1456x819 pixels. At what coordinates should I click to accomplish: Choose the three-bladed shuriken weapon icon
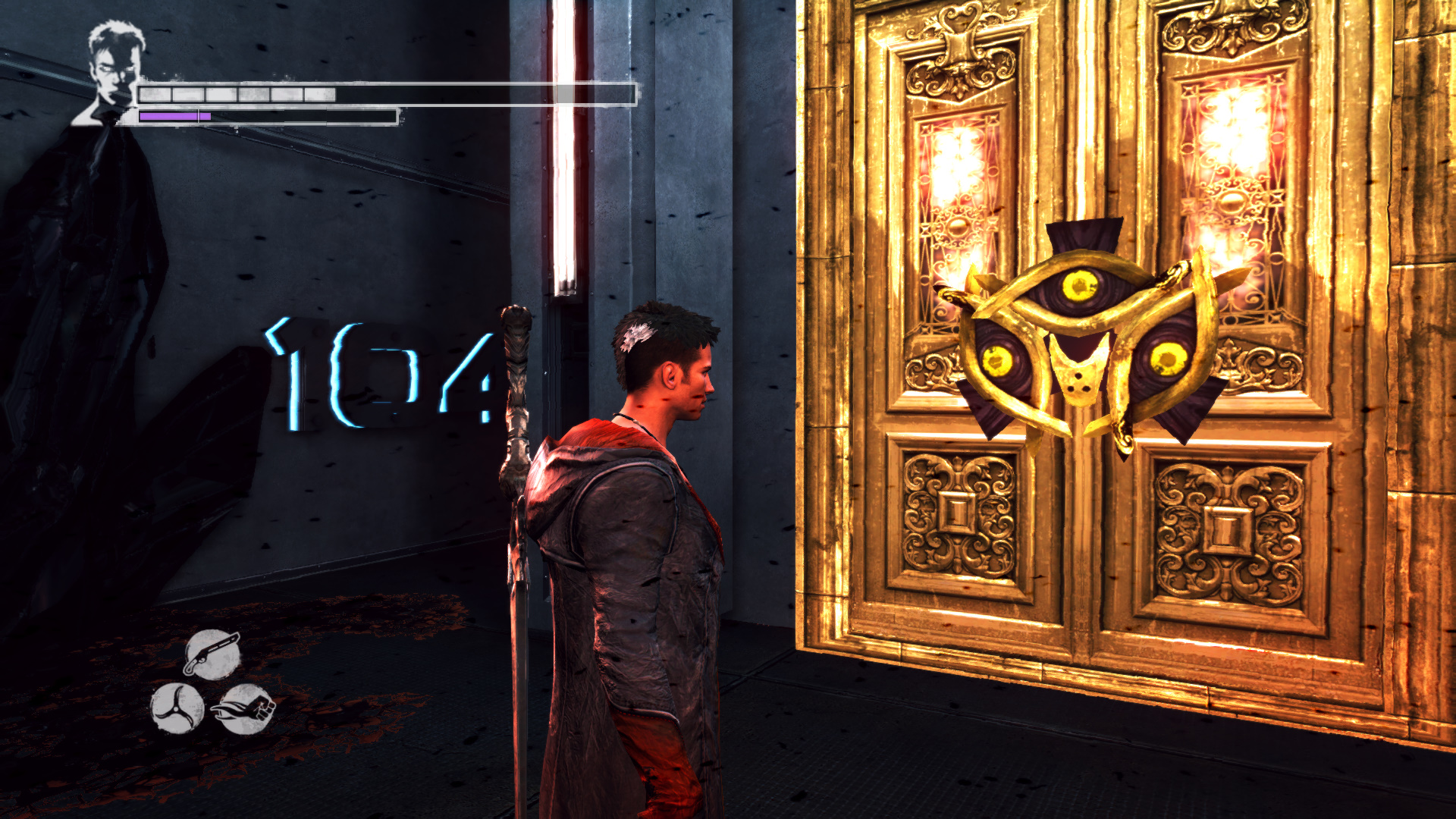click(177, 708)
